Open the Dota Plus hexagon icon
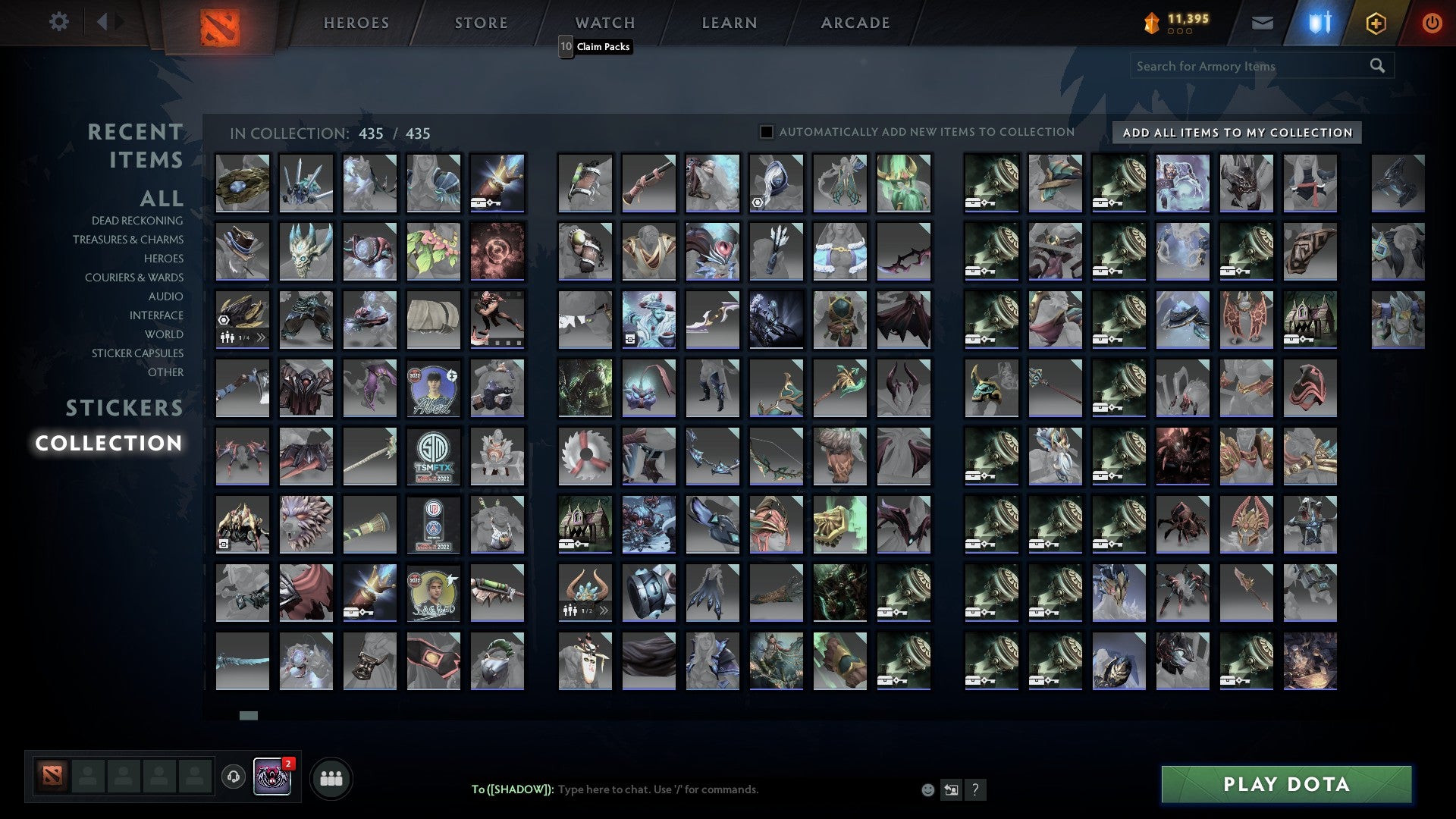1456x819 pixels. pyautogui.click(x=1376, y=23)
